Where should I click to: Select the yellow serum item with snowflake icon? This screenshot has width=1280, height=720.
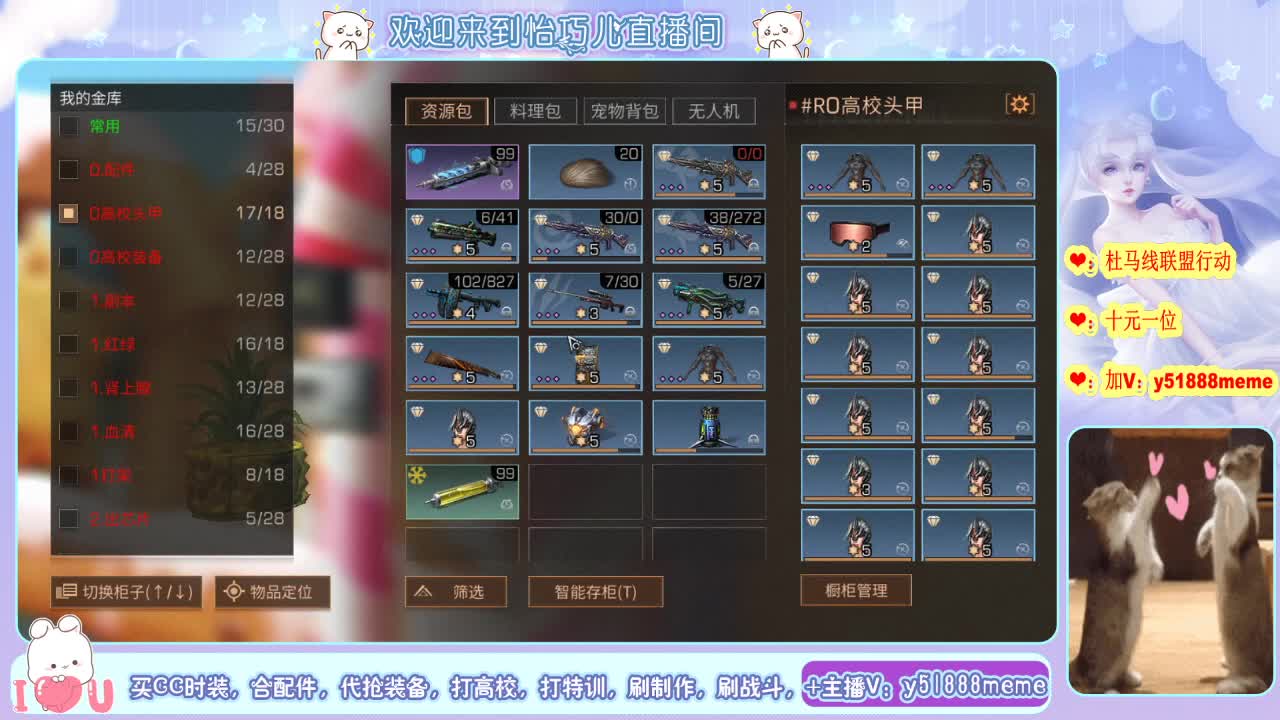(461, 490)
